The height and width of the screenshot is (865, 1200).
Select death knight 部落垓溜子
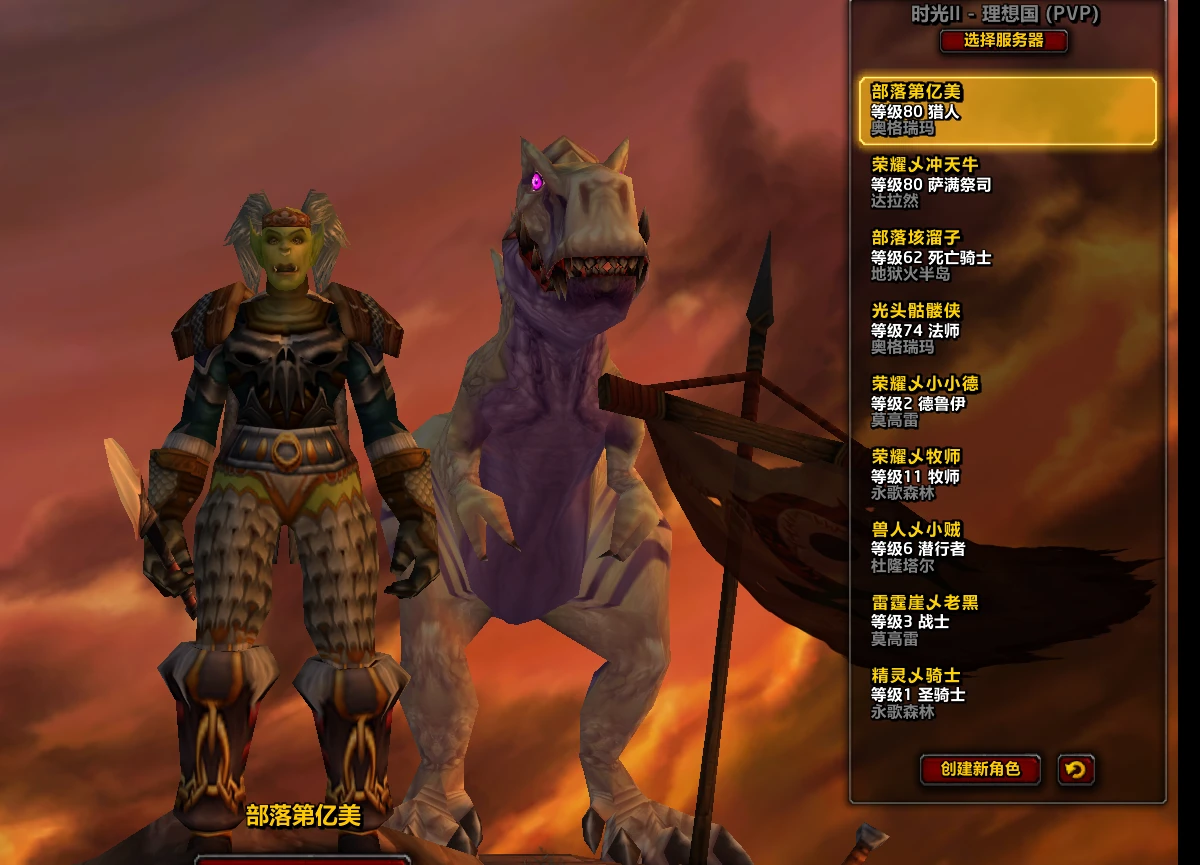(1007, 256)
